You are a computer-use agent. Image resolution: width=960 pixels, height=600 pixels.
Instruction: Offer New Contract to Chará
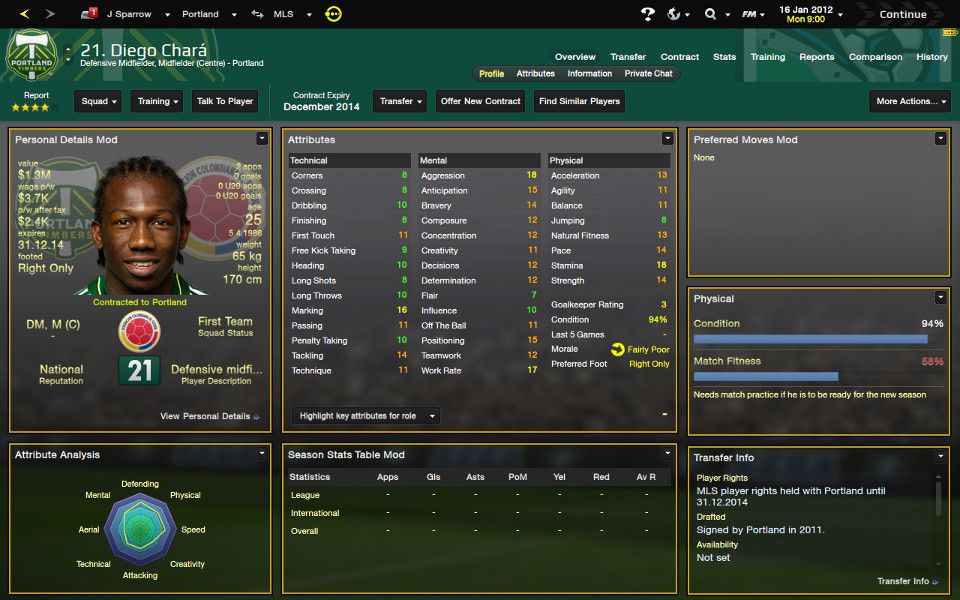click(481, 101)
